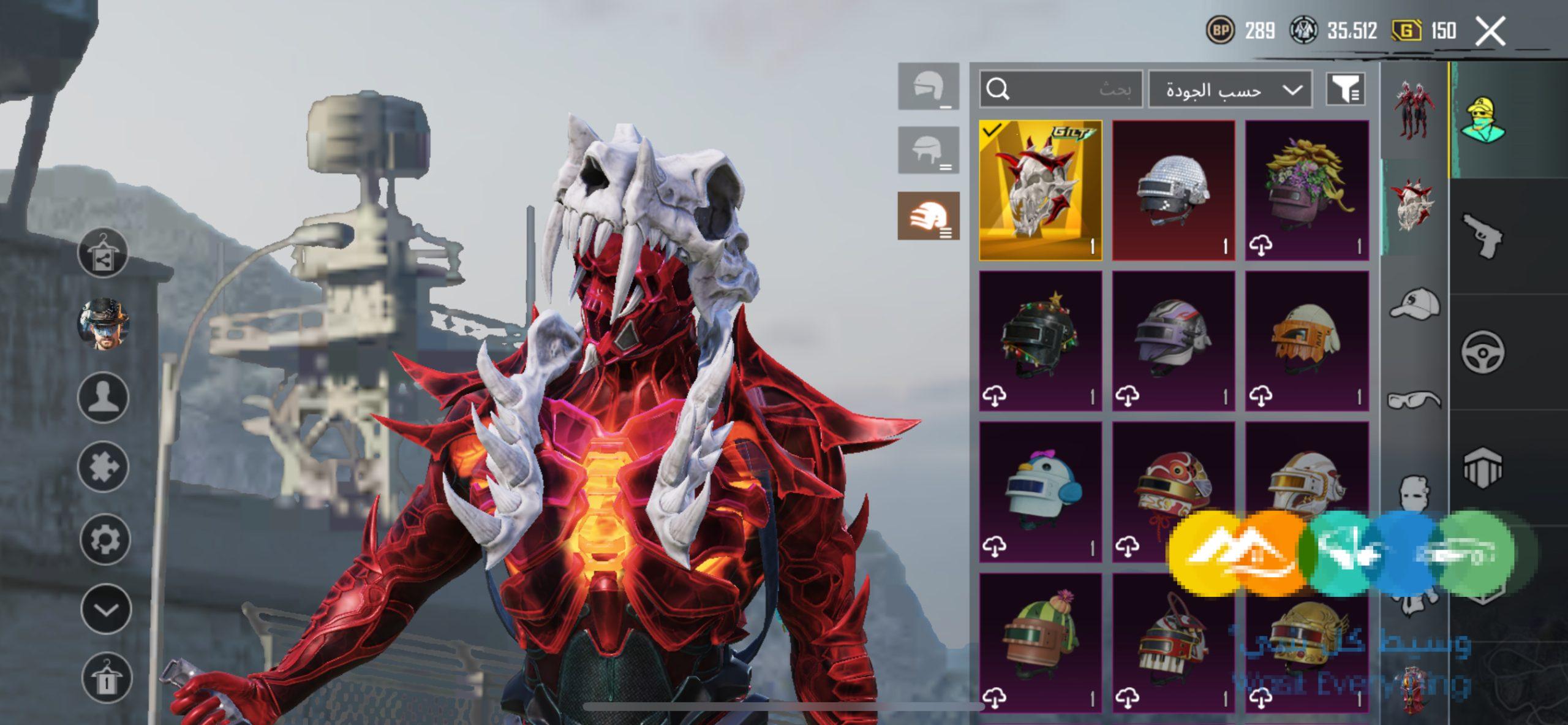Open the gear settings button
Screen dimensions: 1568x725
point(104,539)
